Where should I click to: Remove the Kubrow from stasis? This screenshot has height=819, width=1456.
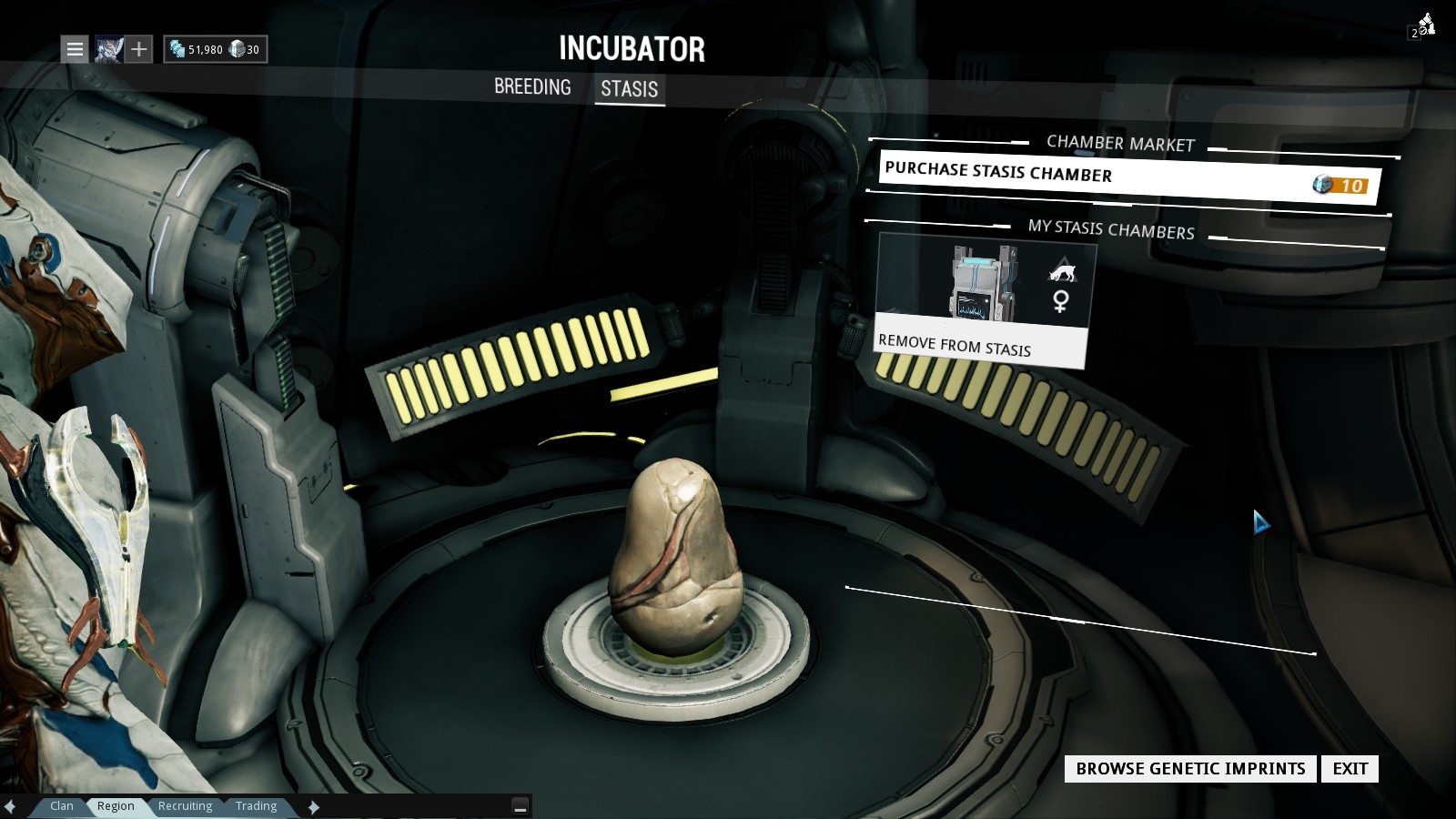pyautogui.click(x=979, y=346)
